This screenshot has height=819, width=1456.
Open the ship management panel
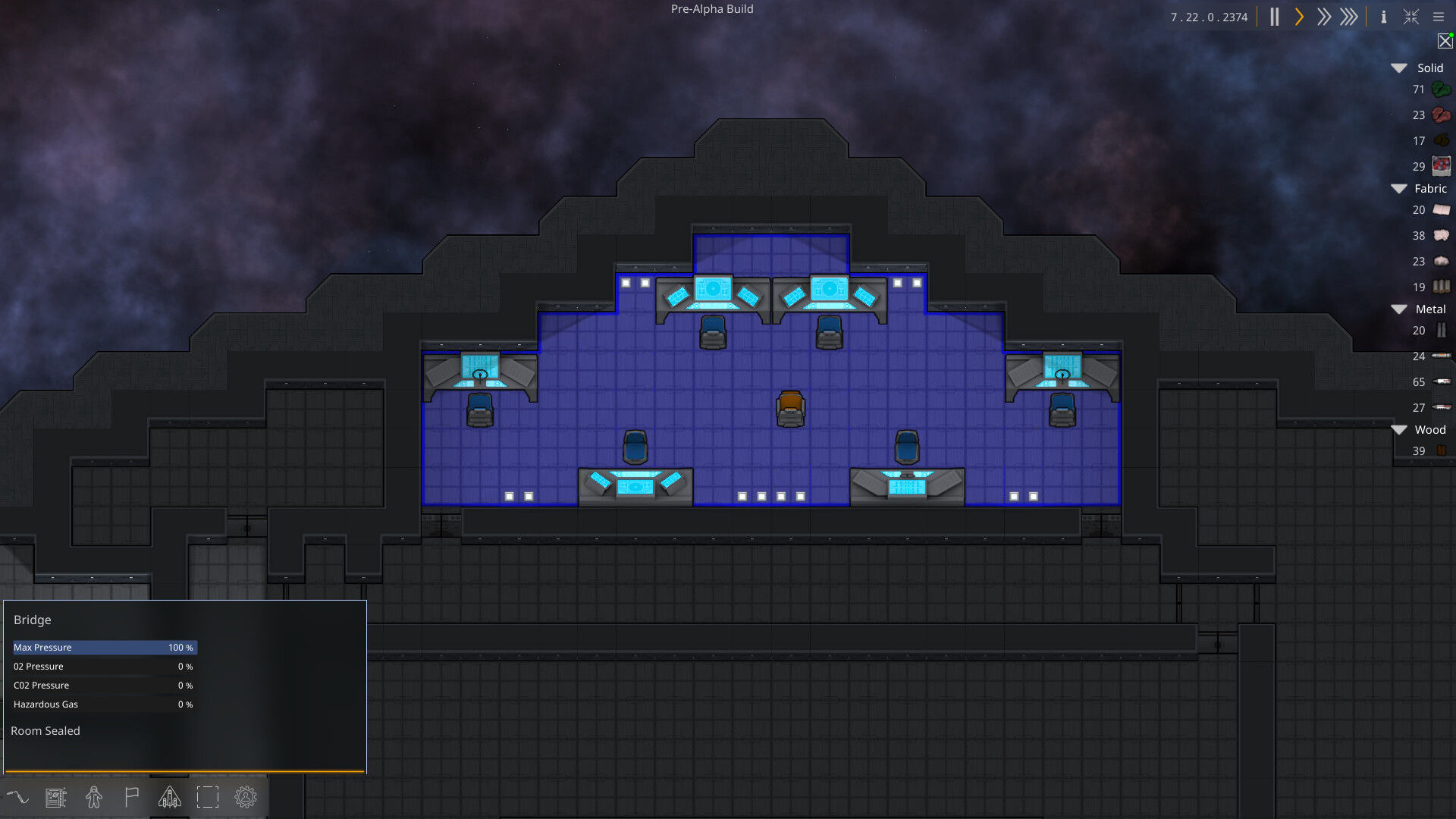tap(169, 797)
